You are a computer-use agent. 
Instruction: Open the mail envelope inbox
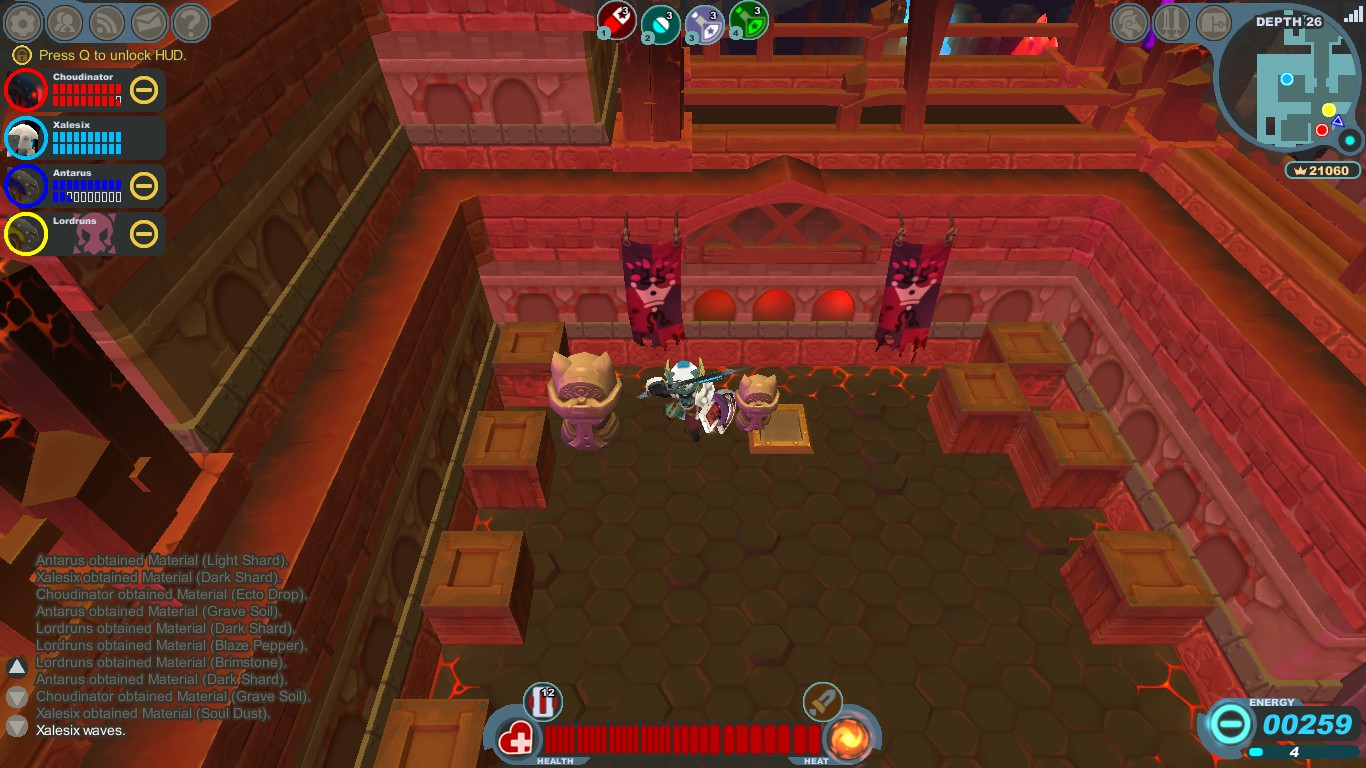pyautogui.click(x=149, y=21)
